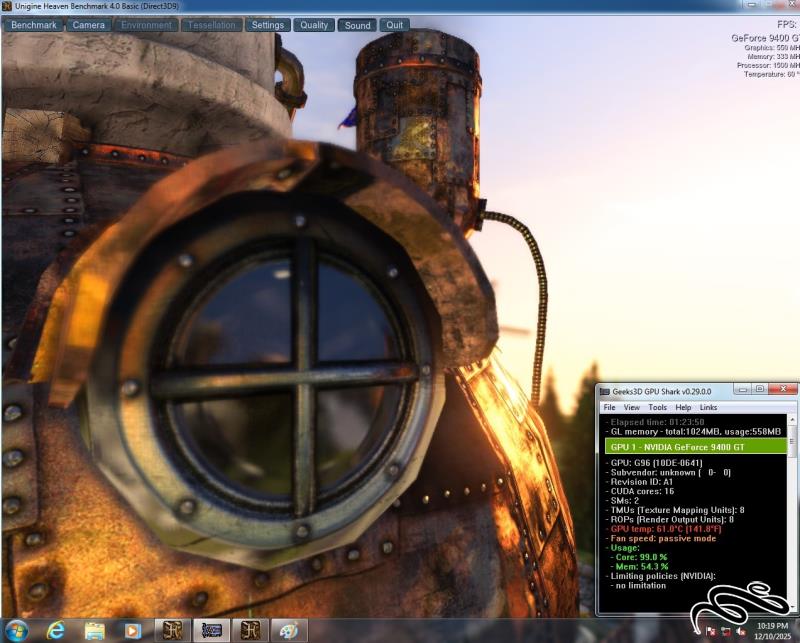
Task: Click the Camera menu button
Action: tap(89, 25)
